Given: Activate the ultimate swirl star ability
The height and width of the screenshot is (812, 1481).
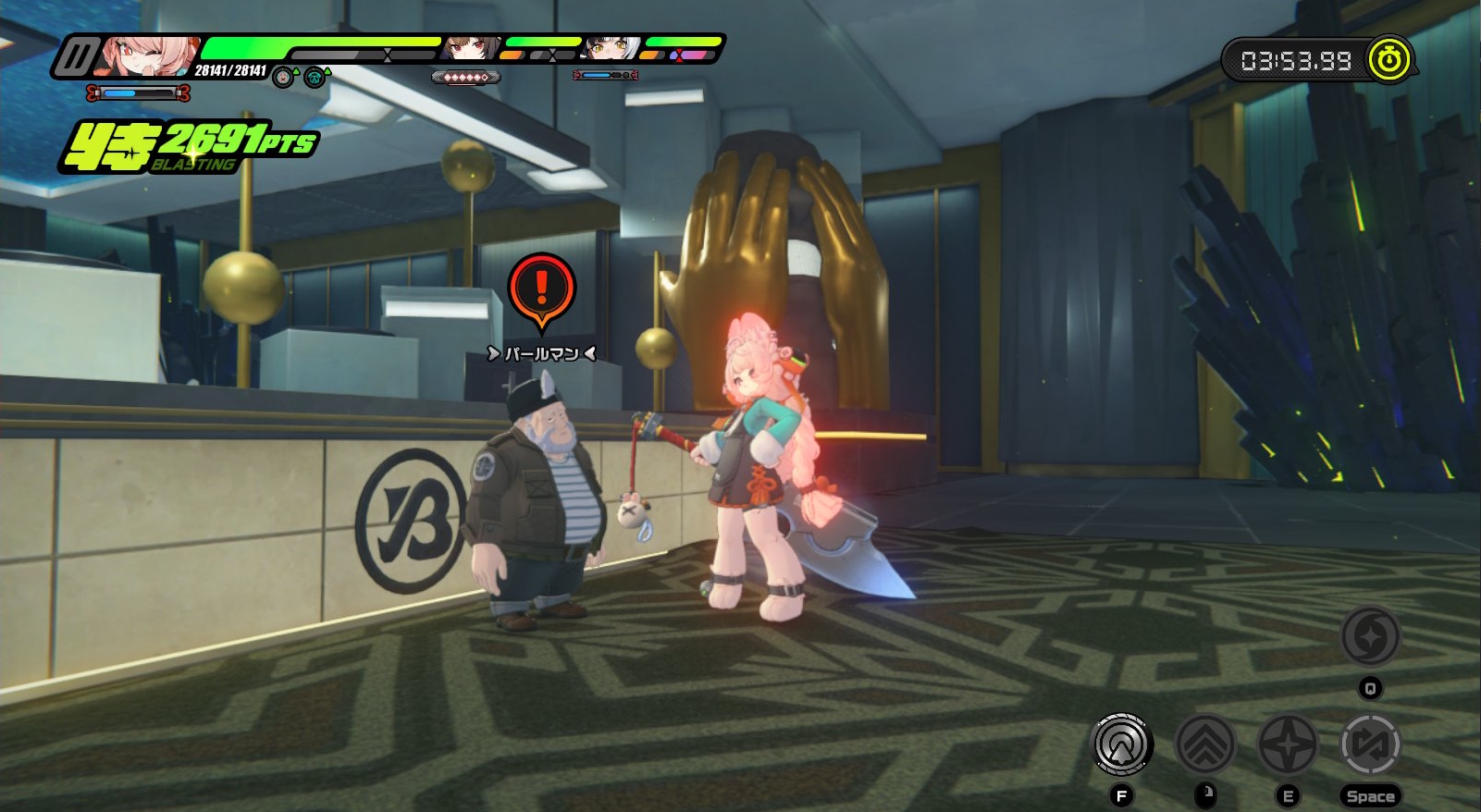Looking at the screenshot, I should coord(1370,636).
